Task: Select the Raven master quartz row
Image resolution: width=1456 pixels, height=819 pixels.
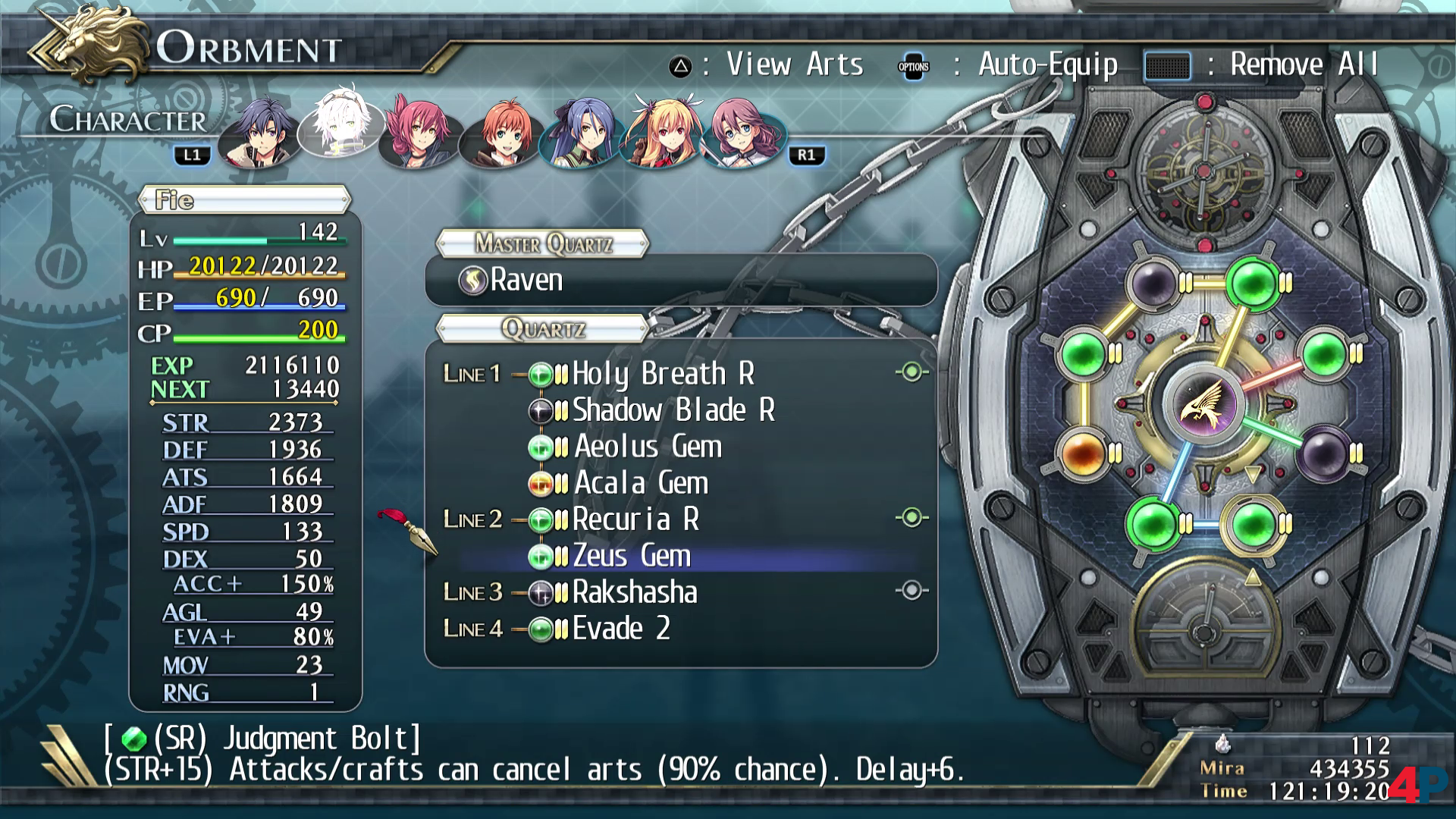Action: tap(679, 280)
